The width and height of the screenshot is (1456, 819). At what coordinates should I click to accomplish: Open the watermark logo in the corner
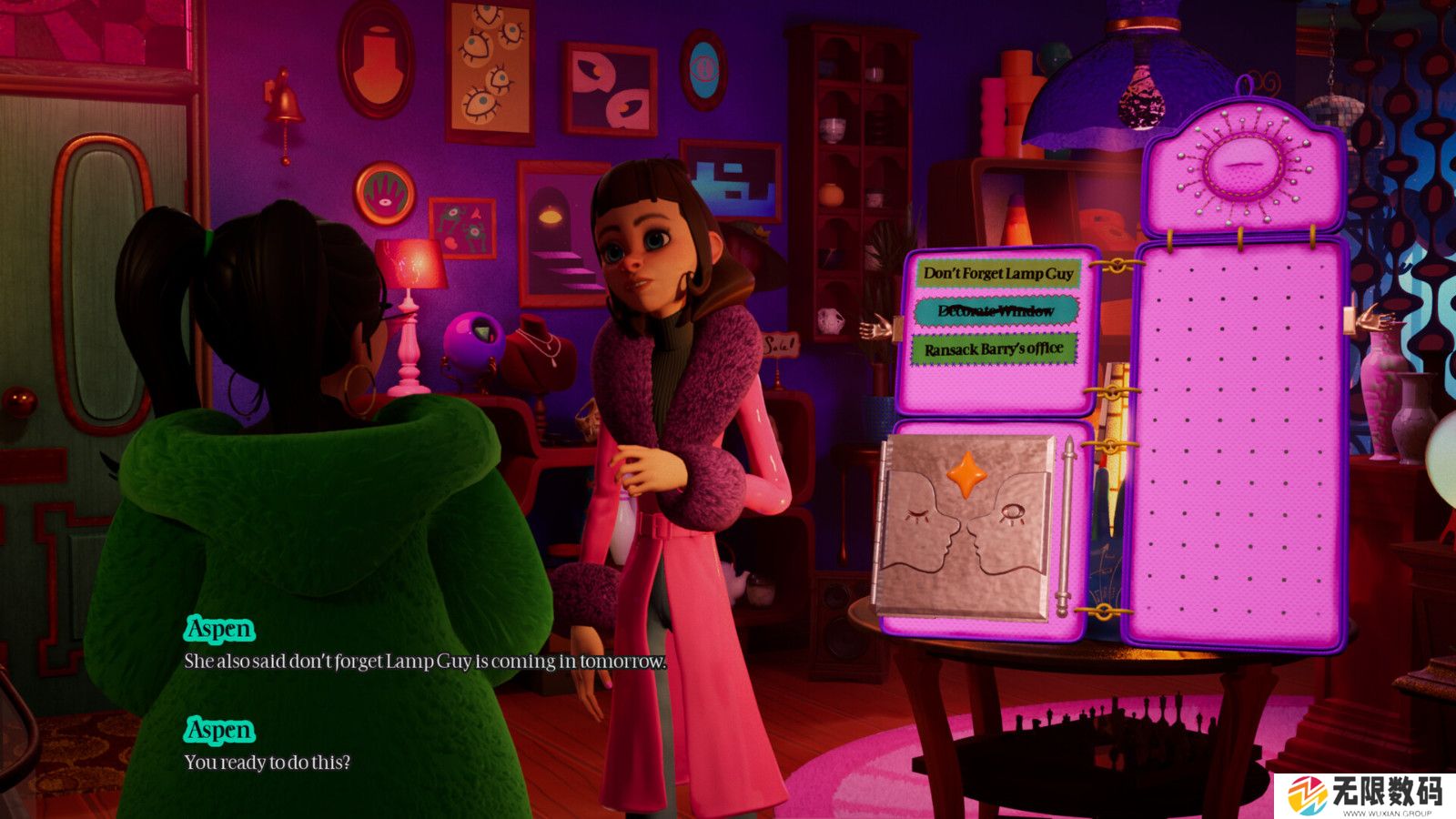click(x=1364, y=795)
